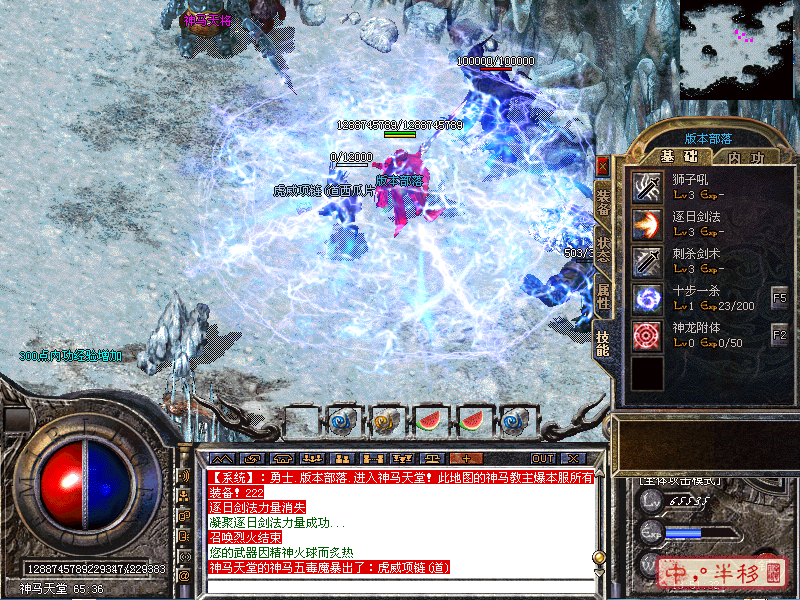
Task: Open the 装备 equipment side tab
Action: pyautogui.click(x=603, y=200)
